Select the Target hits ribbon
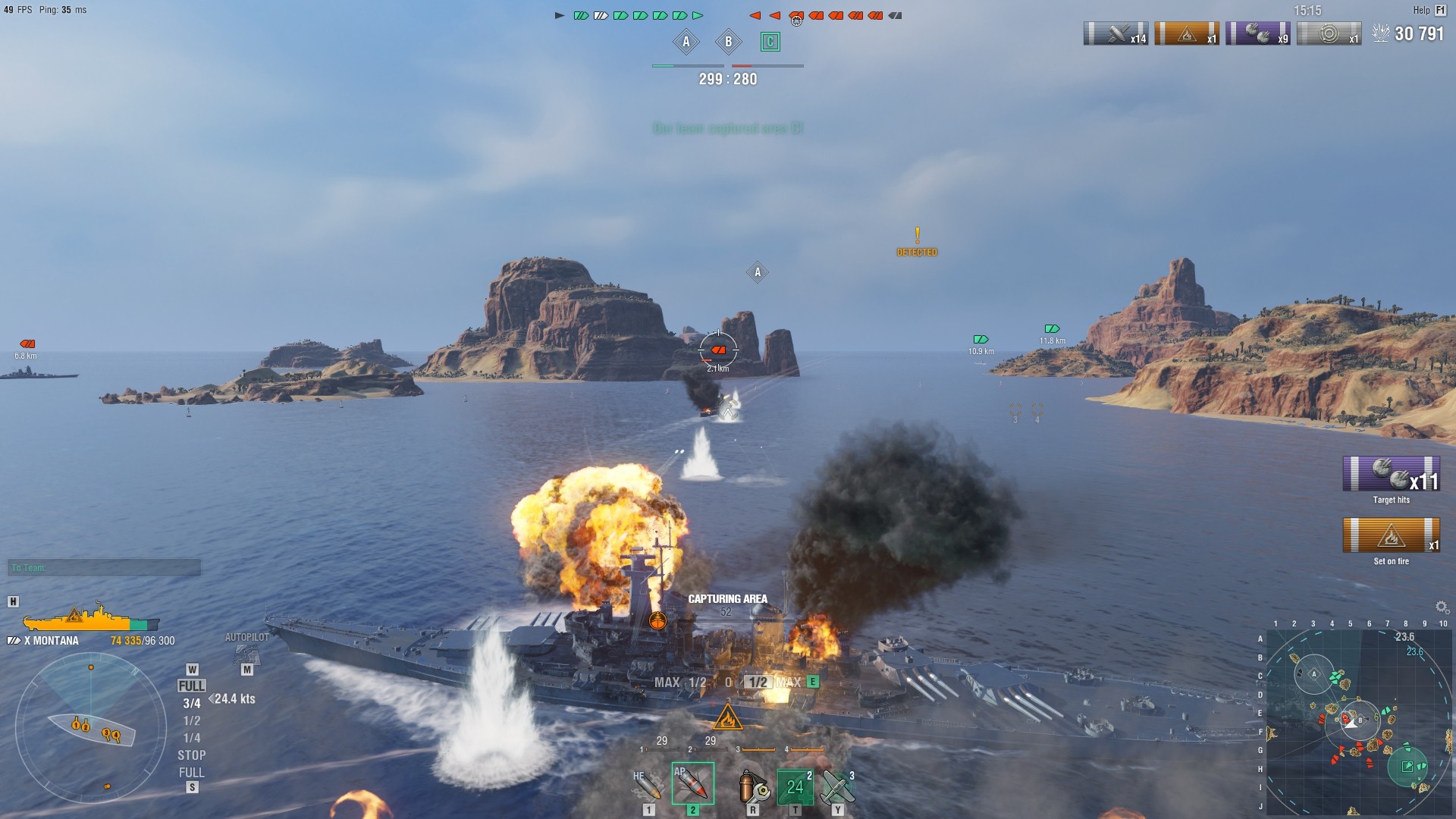This screenshot has width=1456, height=819. 1391,474
